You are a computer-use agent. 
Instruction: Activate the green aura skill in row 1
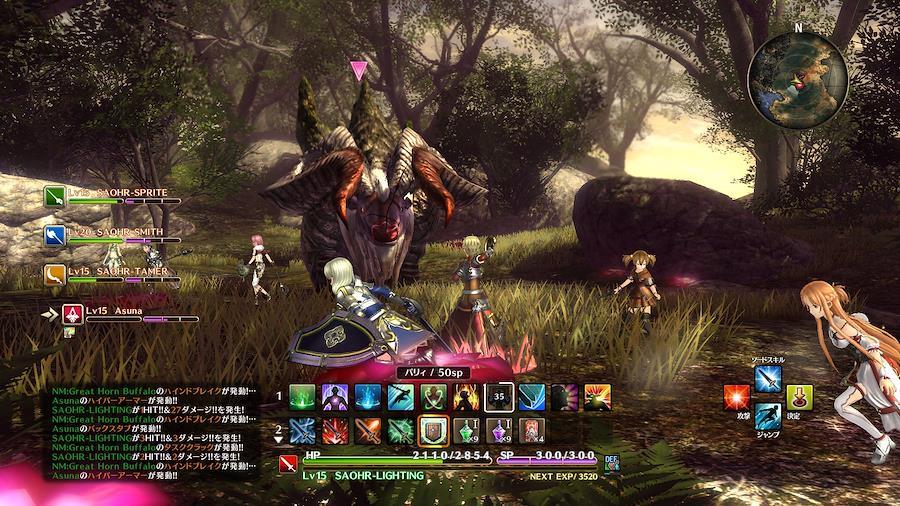301,397
